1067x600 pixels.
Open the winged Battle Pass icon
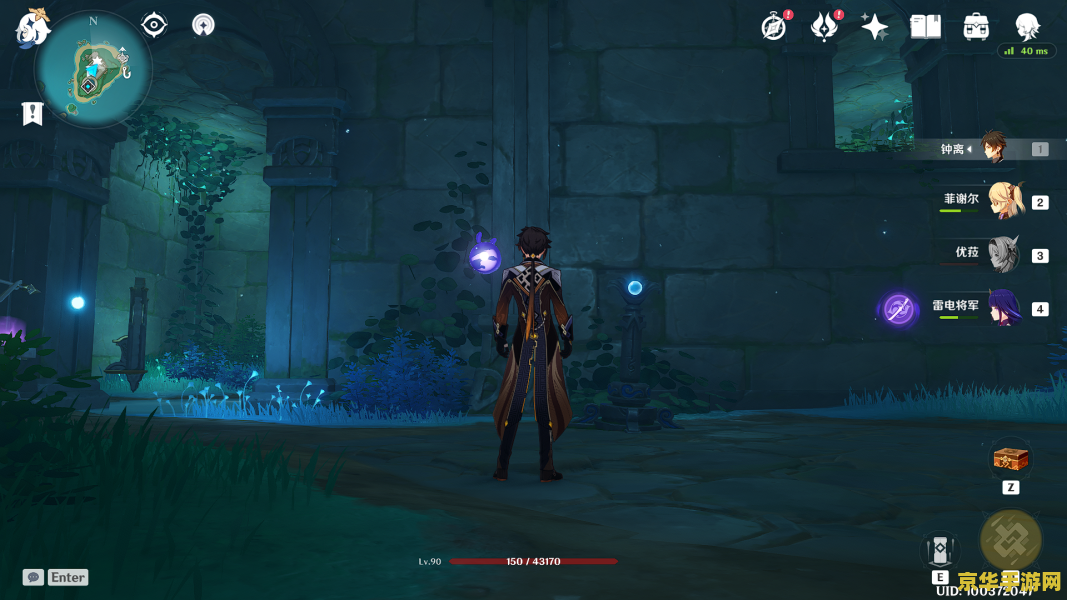(x=824, y=27)
